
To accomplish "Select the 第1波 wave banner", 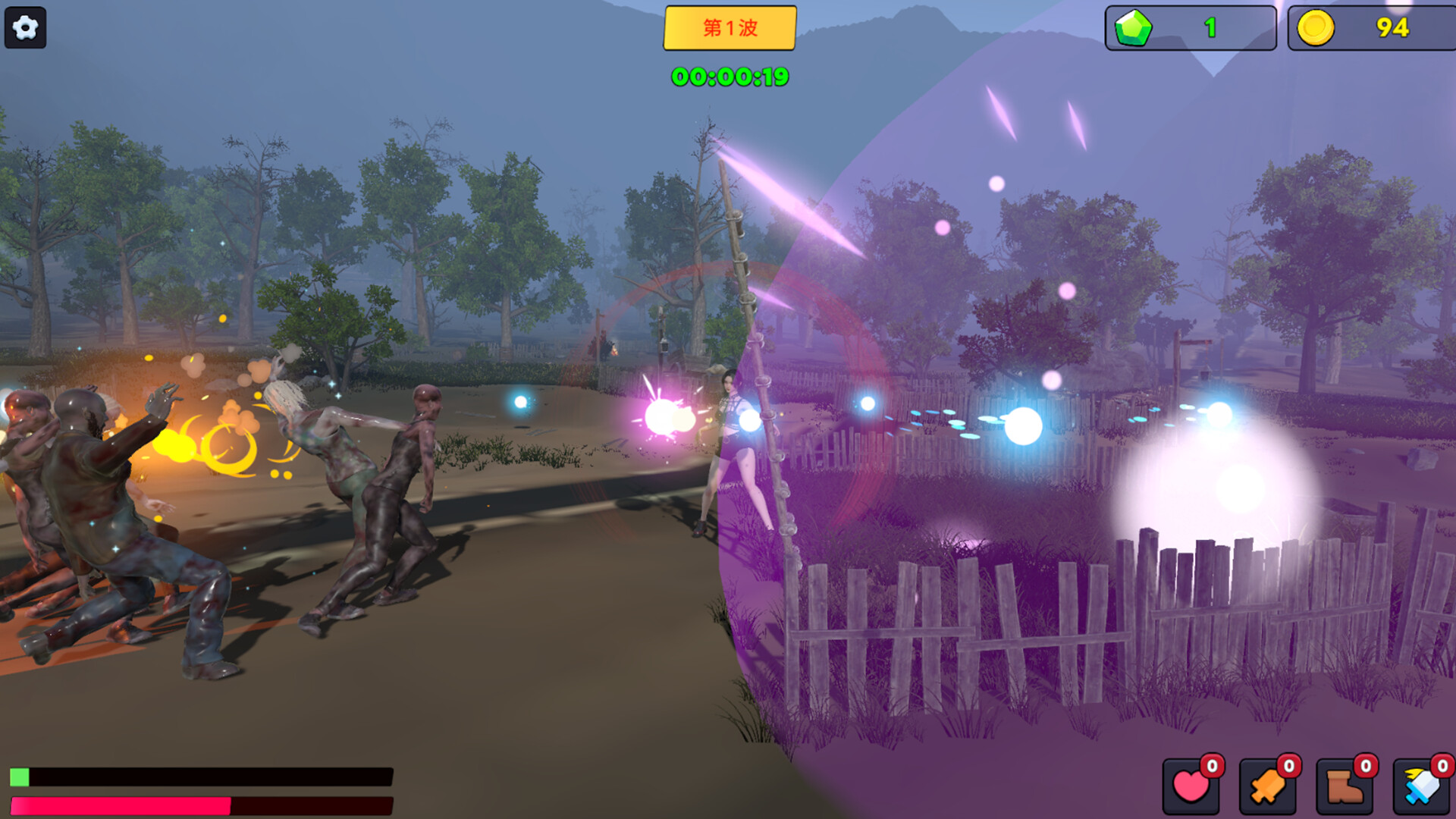I will (x=730, y=28).
